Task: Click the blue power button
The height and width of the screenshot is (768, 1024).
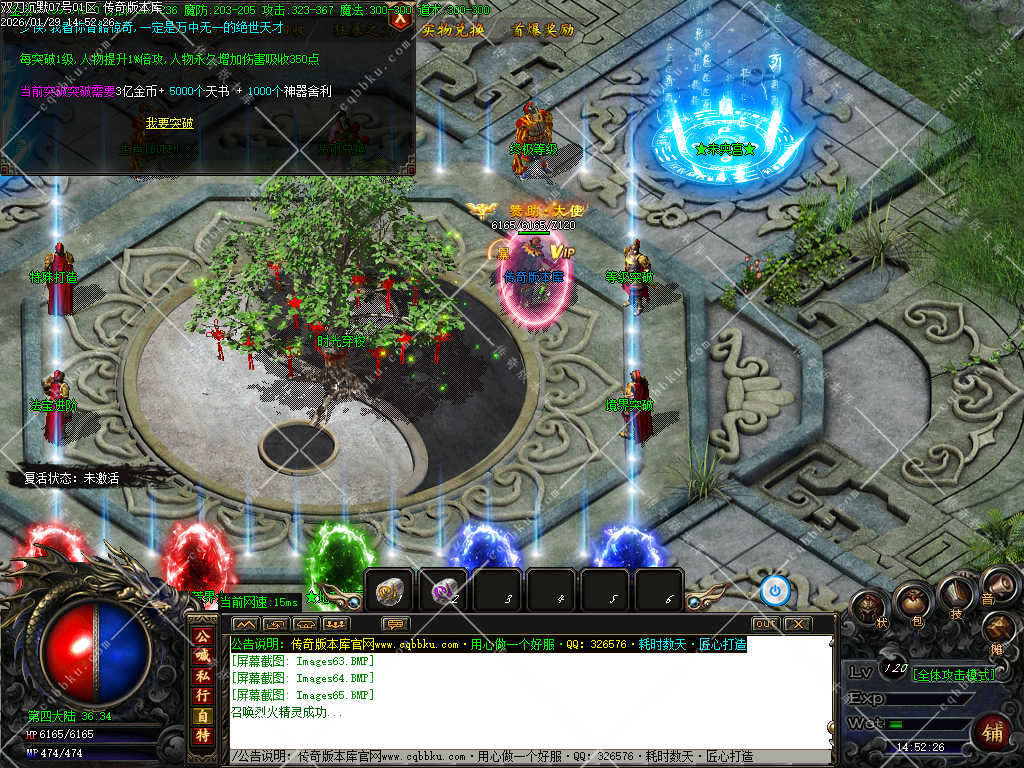Action: (x=775, y=591)
